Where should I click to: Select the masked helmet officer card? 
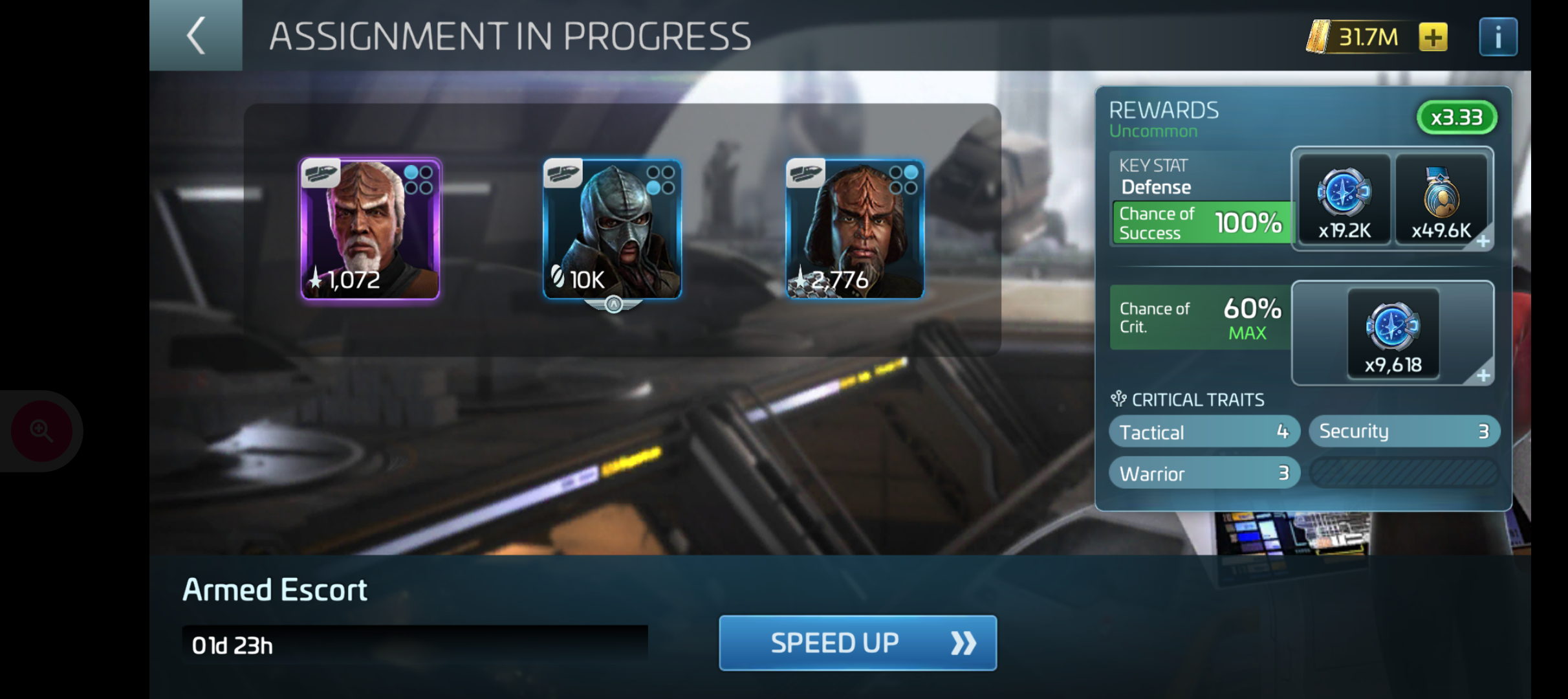(612, 228)
